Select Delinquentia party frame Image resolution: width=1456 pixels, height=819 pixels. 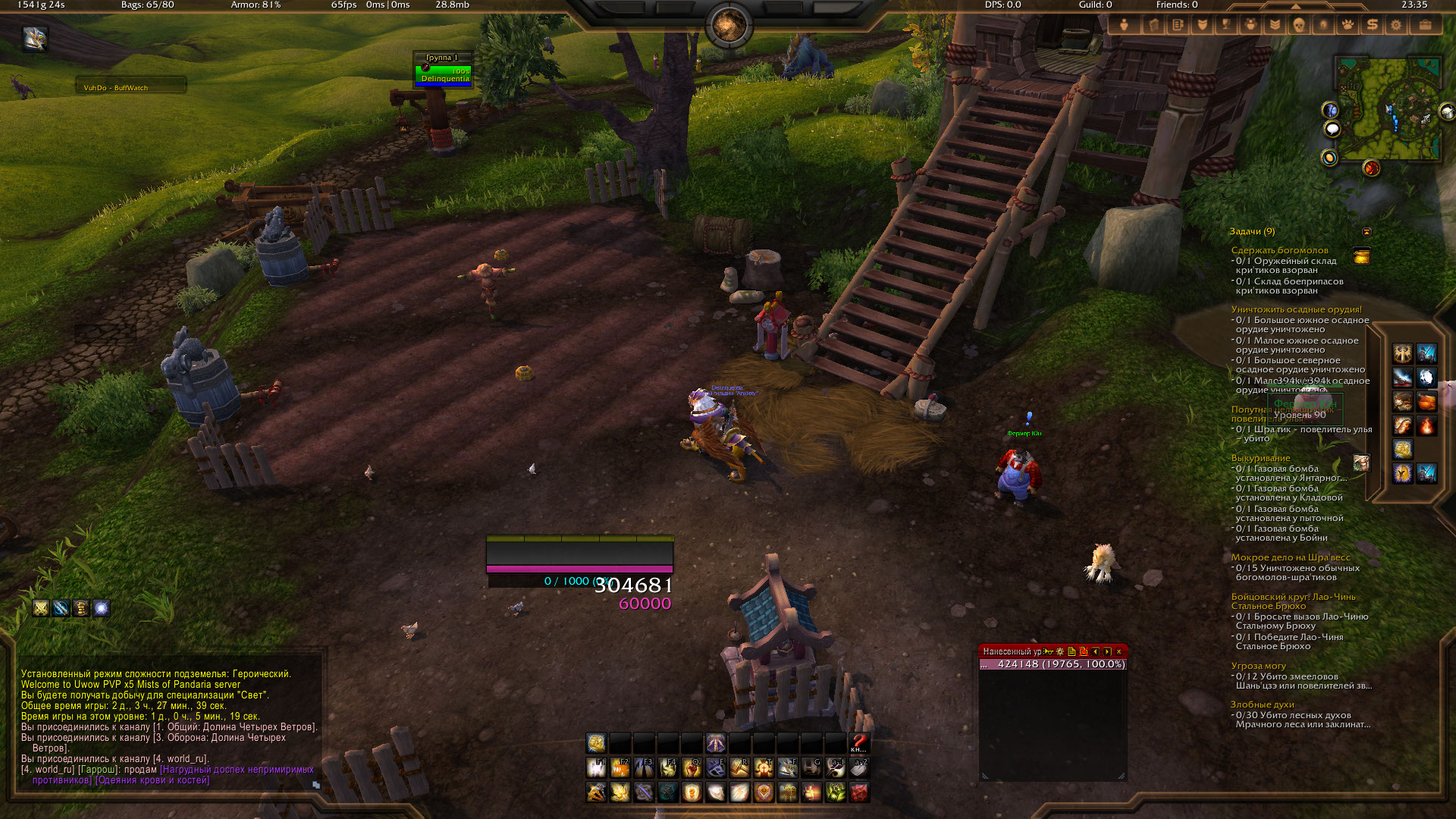click(444, 74)
